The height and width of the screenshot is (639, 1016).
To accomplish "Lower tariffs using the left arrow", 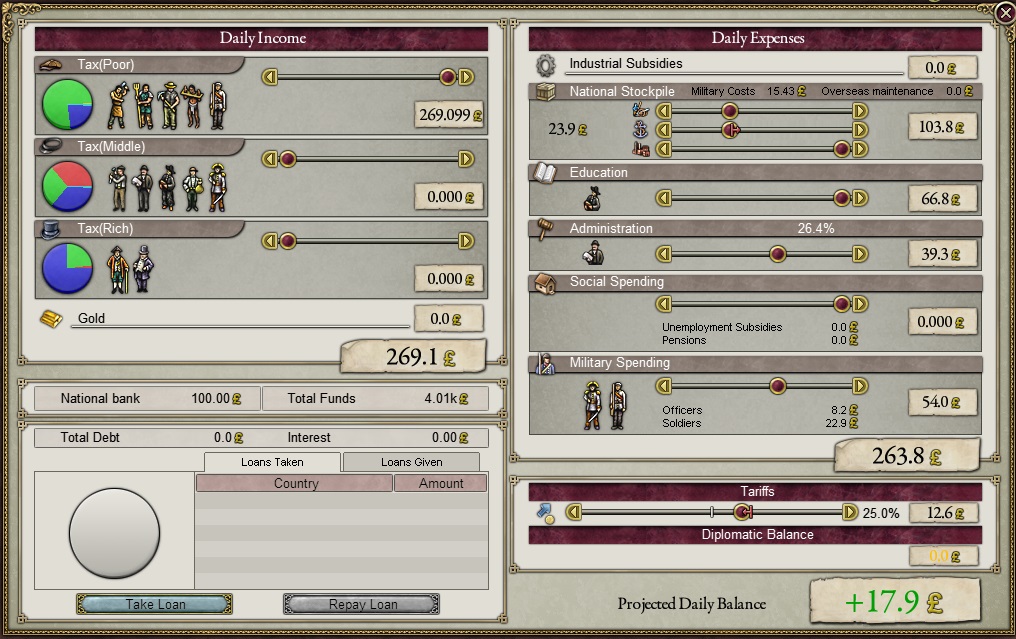I will pos(574,512).
